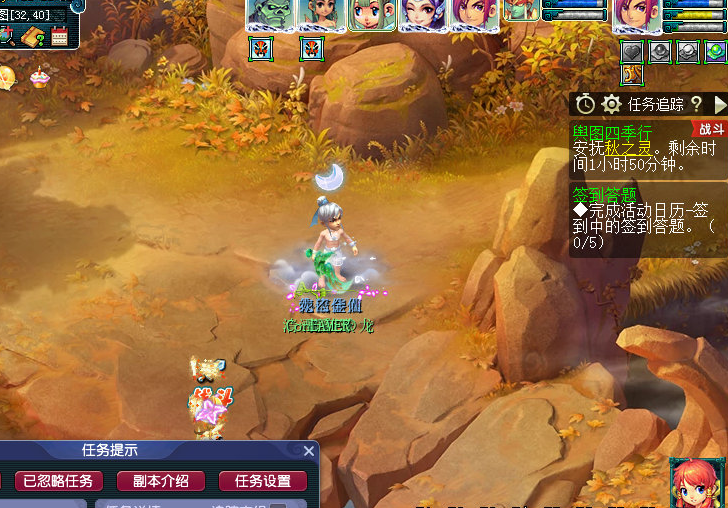Click the golden dragon buff icon
Image resolution: width=728 pixels, height=508 pixels.
pyautogui.click(x=632, y=74)
